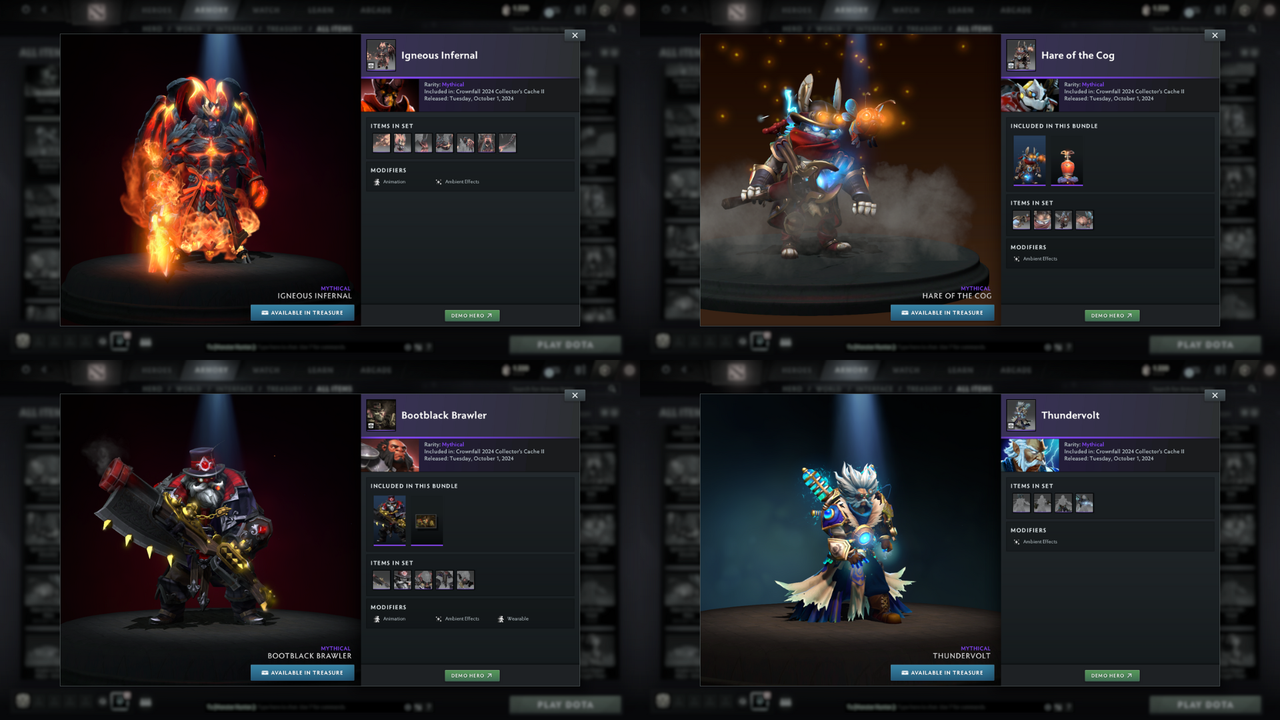This screenshot has height=720, width=1280.
Task: Click the Hare of the Cog hero portrait icon
Action: pyautogui.click(x=1021, y=55)
